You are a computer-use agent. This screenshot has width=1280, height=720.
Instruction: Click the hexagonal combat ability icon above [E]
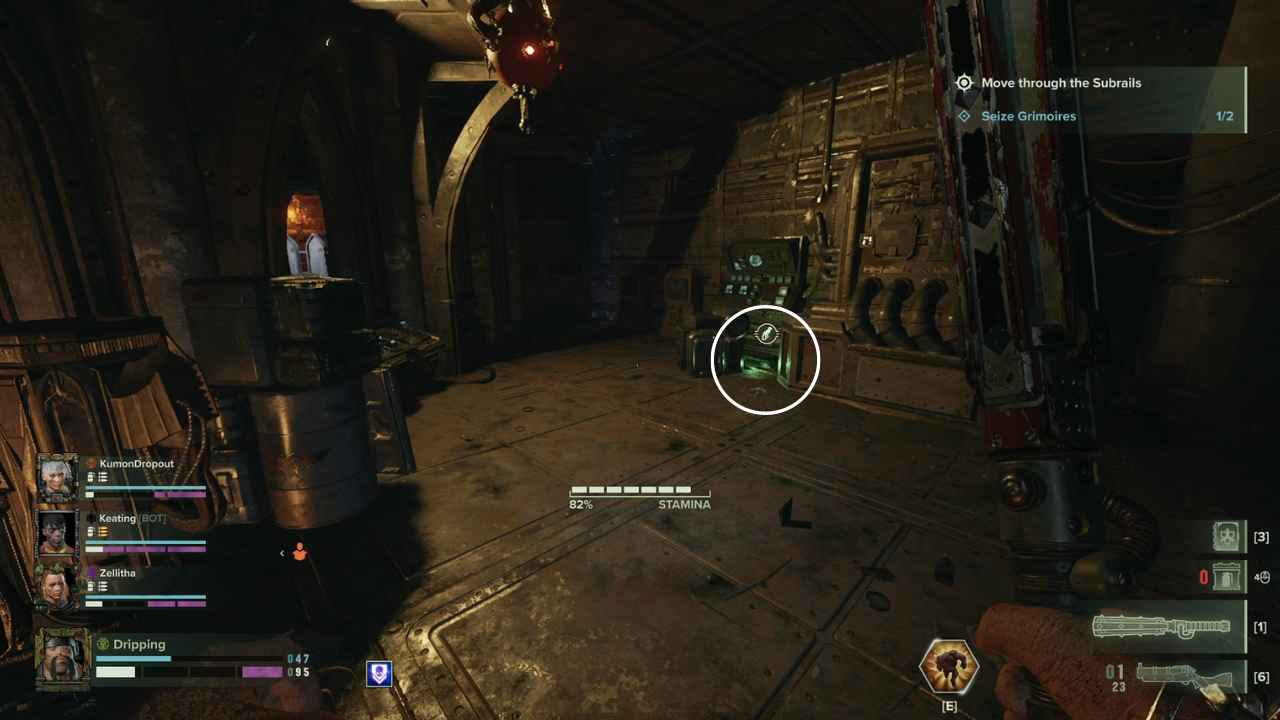coord(948,668)
